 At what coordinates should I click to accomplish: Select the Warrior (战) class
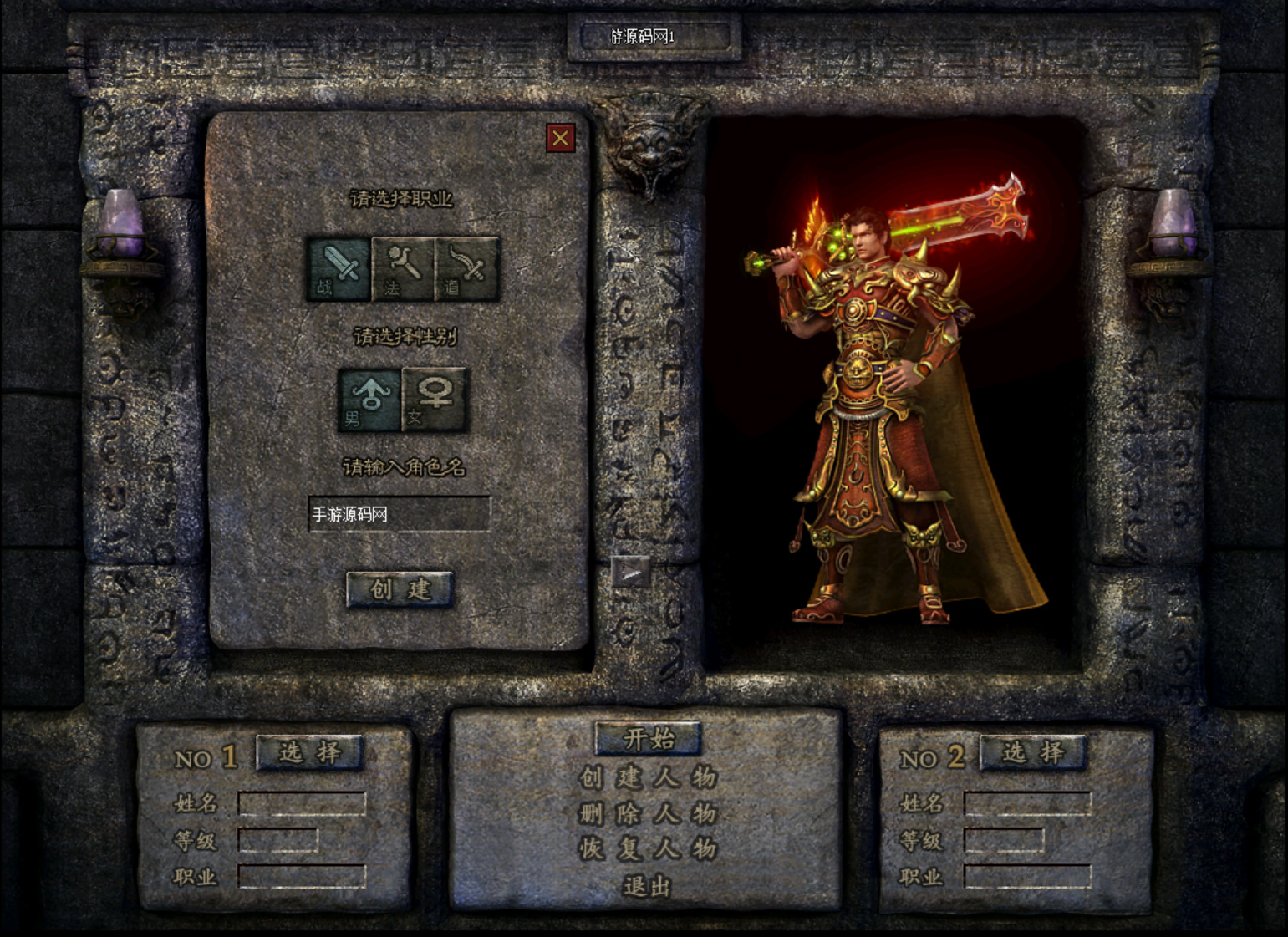[339, 268]
